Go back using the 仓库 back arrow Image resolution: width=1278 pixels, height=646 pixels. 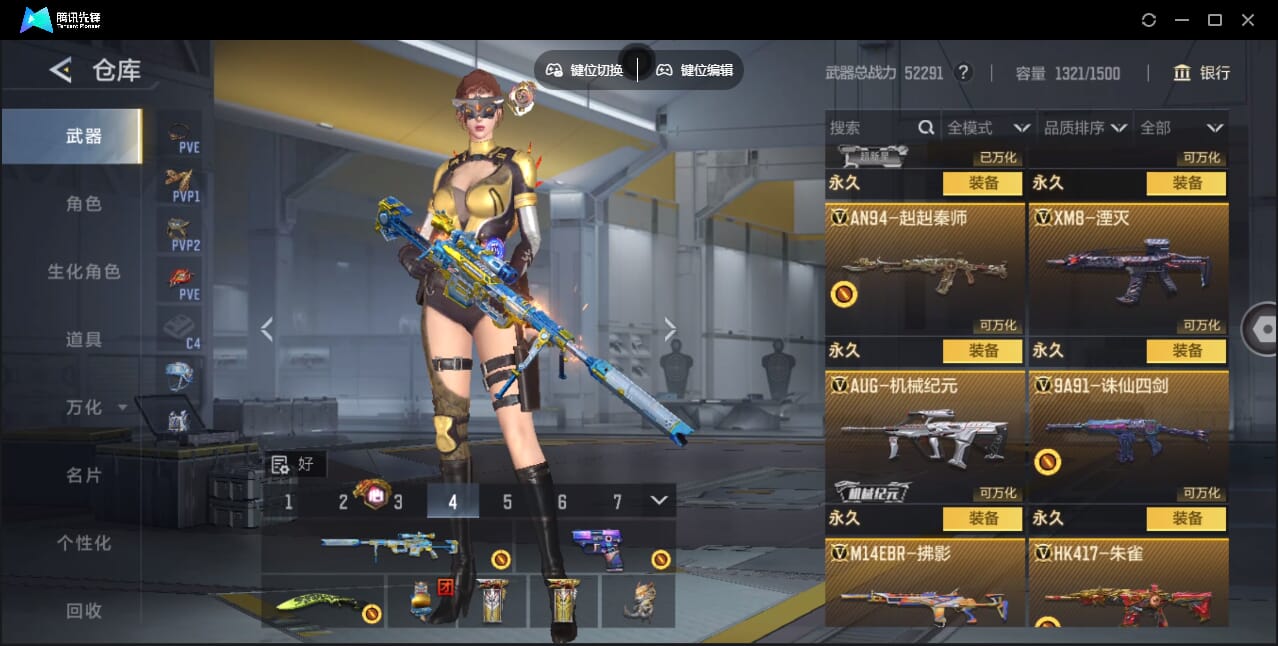[x=61, y=70]
